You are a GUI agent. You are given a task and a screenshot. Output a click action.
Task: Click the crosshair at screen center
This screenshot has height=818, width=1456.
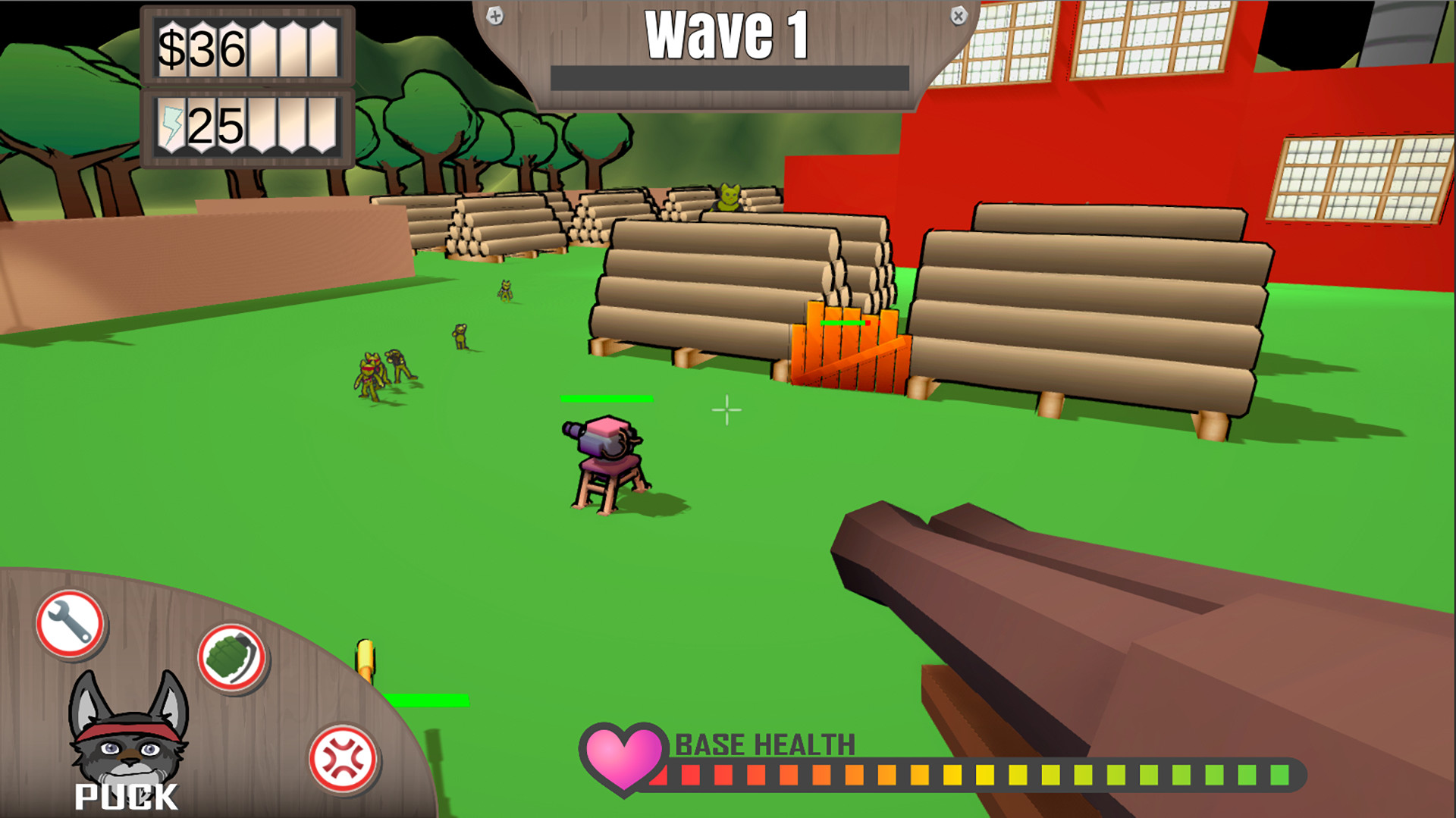tap(726, 409)
